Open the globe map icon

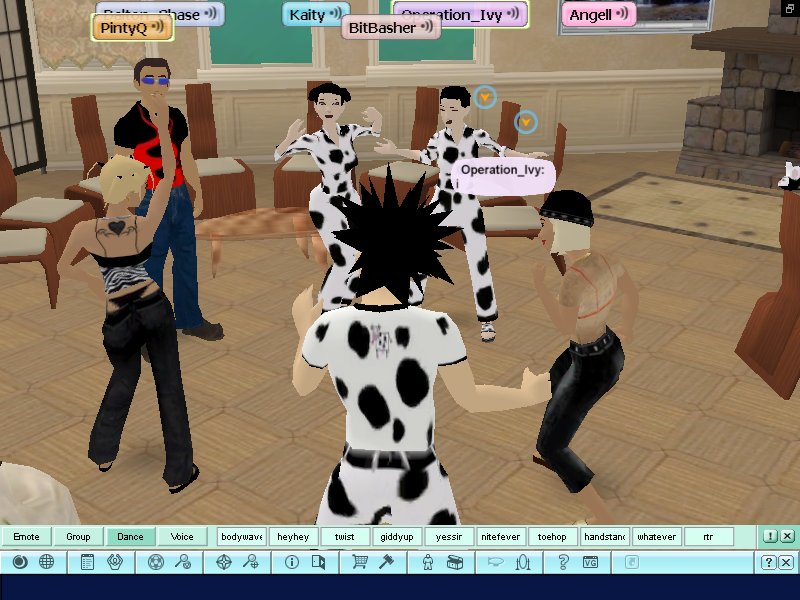point(46,563)
